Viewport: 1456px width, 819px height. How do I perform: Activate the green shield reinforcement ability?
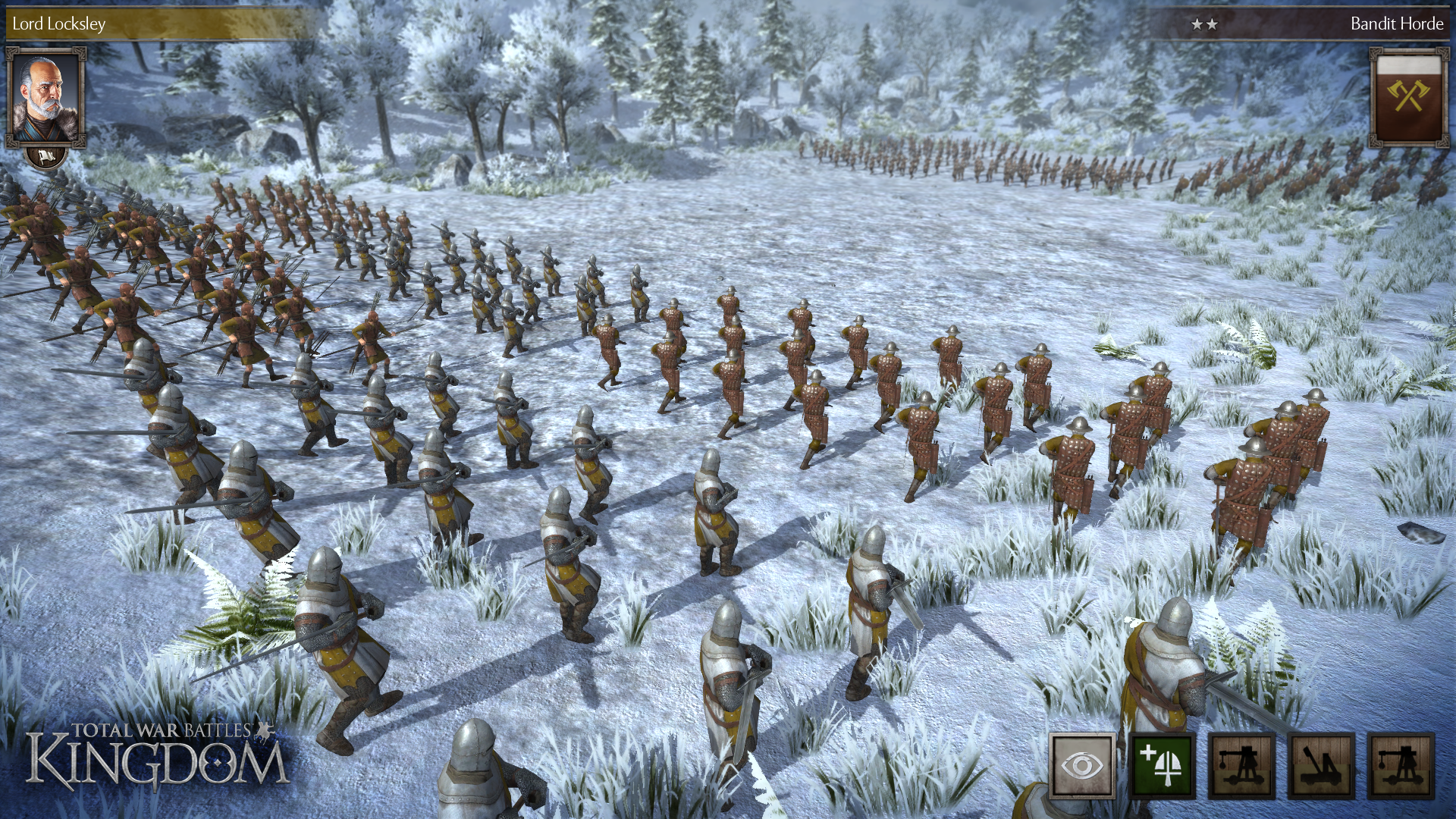pos(1163,766)
